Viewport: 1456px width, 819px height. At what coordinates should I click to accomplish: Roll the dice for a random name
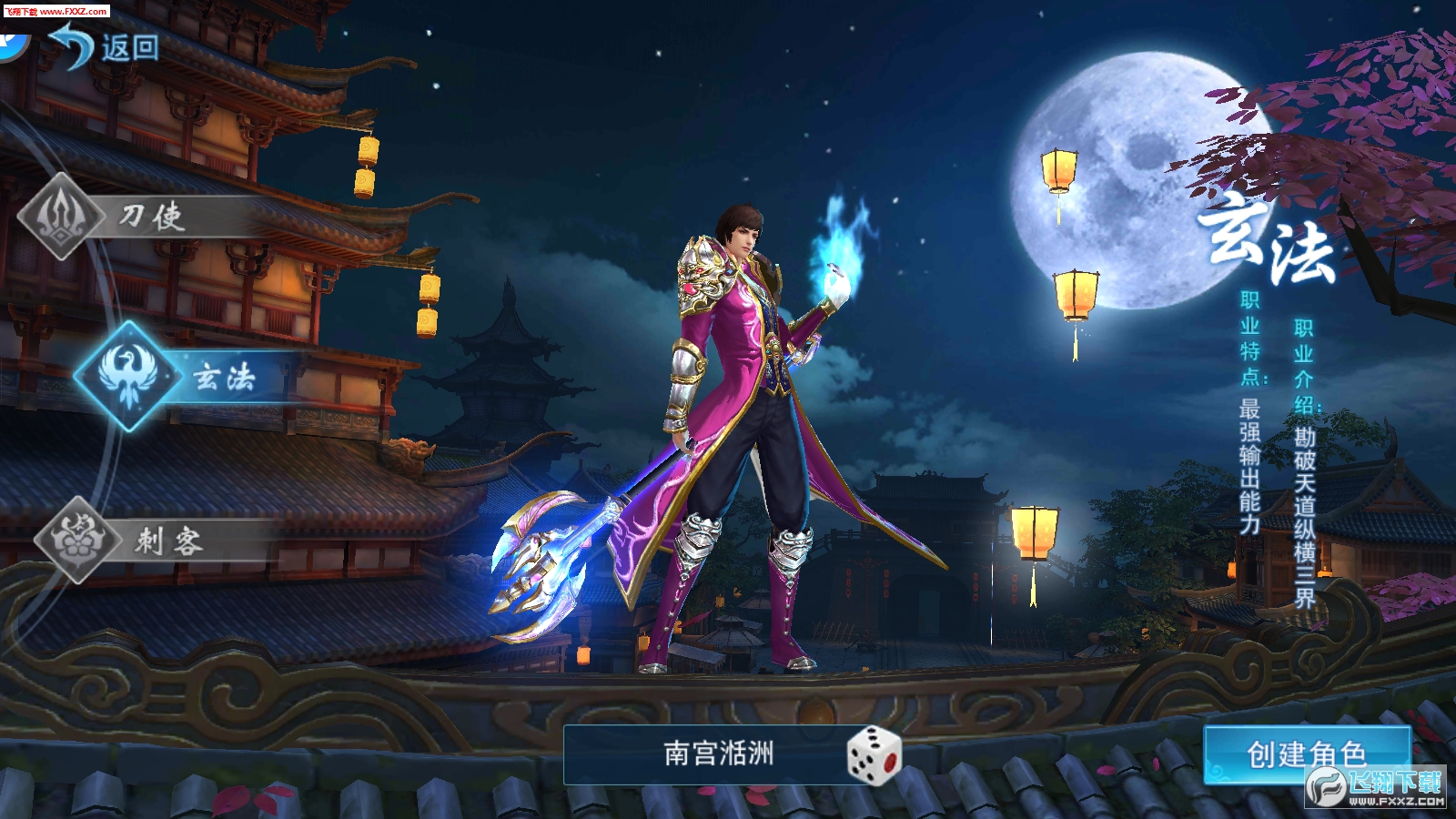point(873,753)
